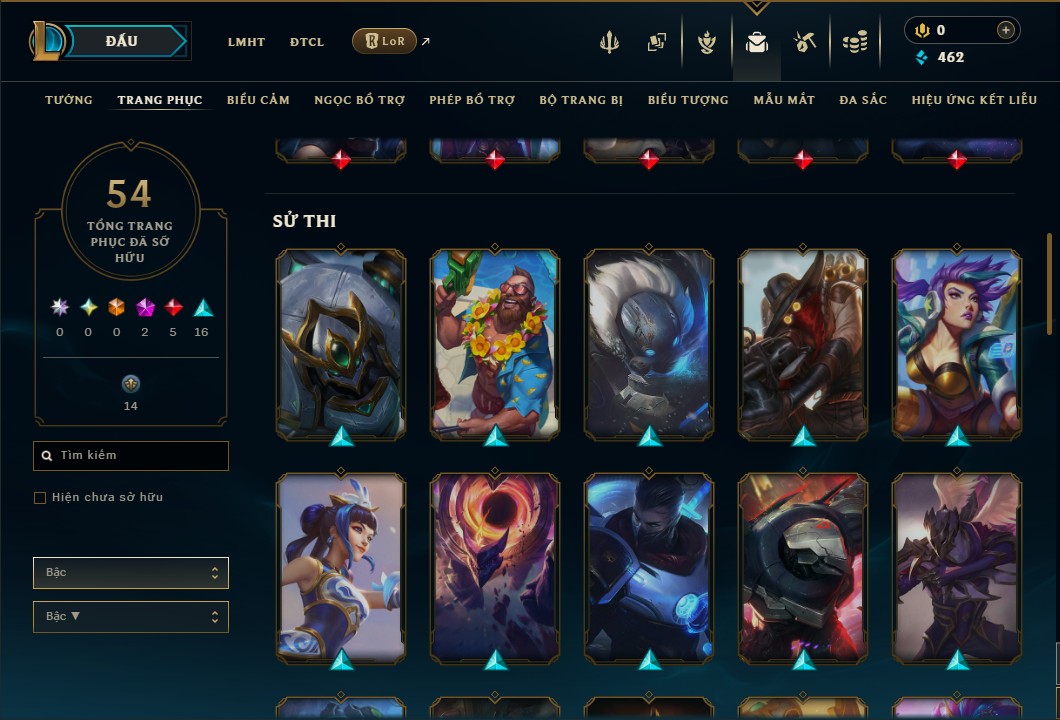Open the Bậc ▼ sort order dropdown

coord(131,617)
